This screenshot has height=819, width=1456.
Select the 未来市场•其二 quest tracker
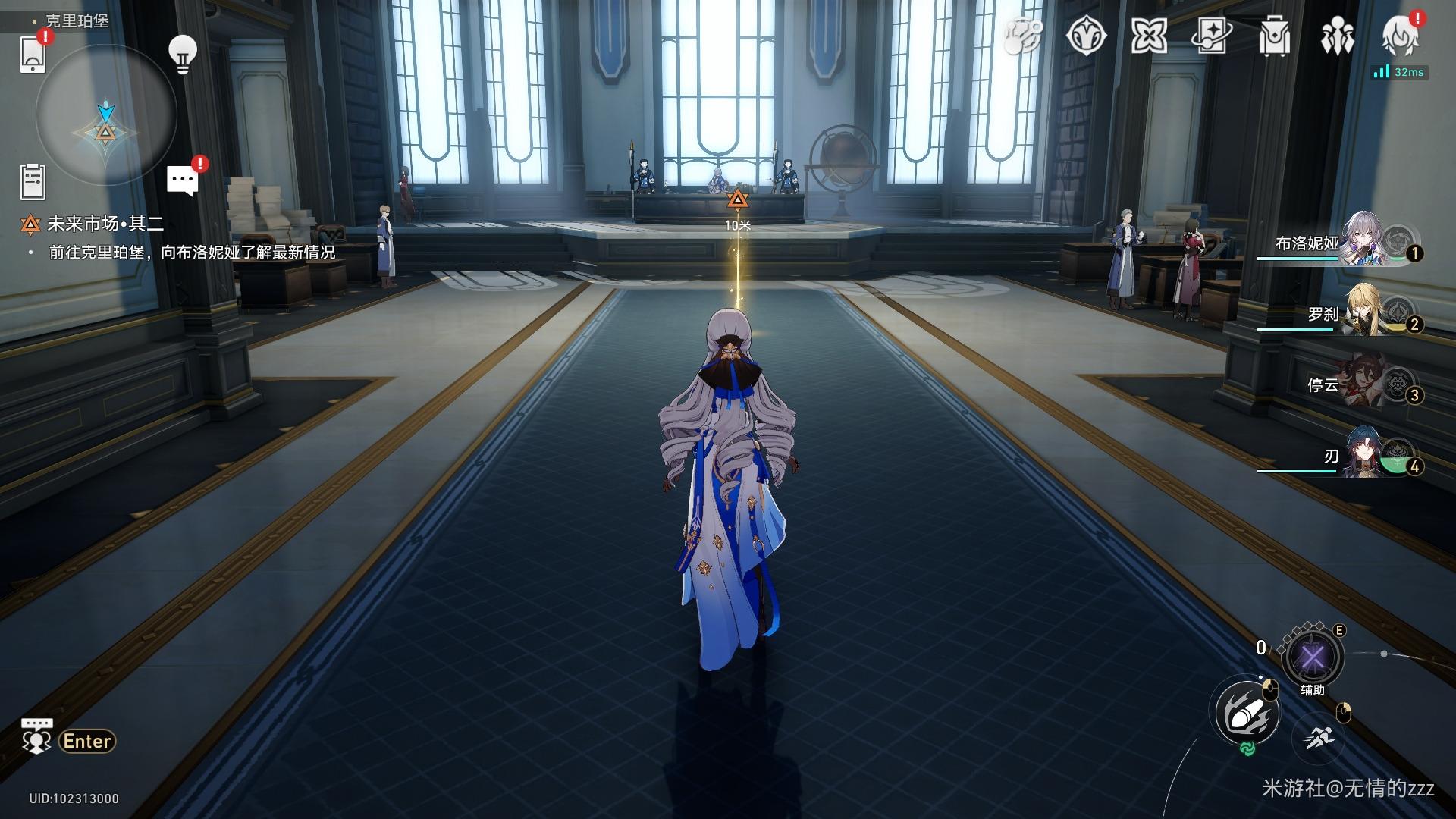pyautogui.click(x=105, y=224)
